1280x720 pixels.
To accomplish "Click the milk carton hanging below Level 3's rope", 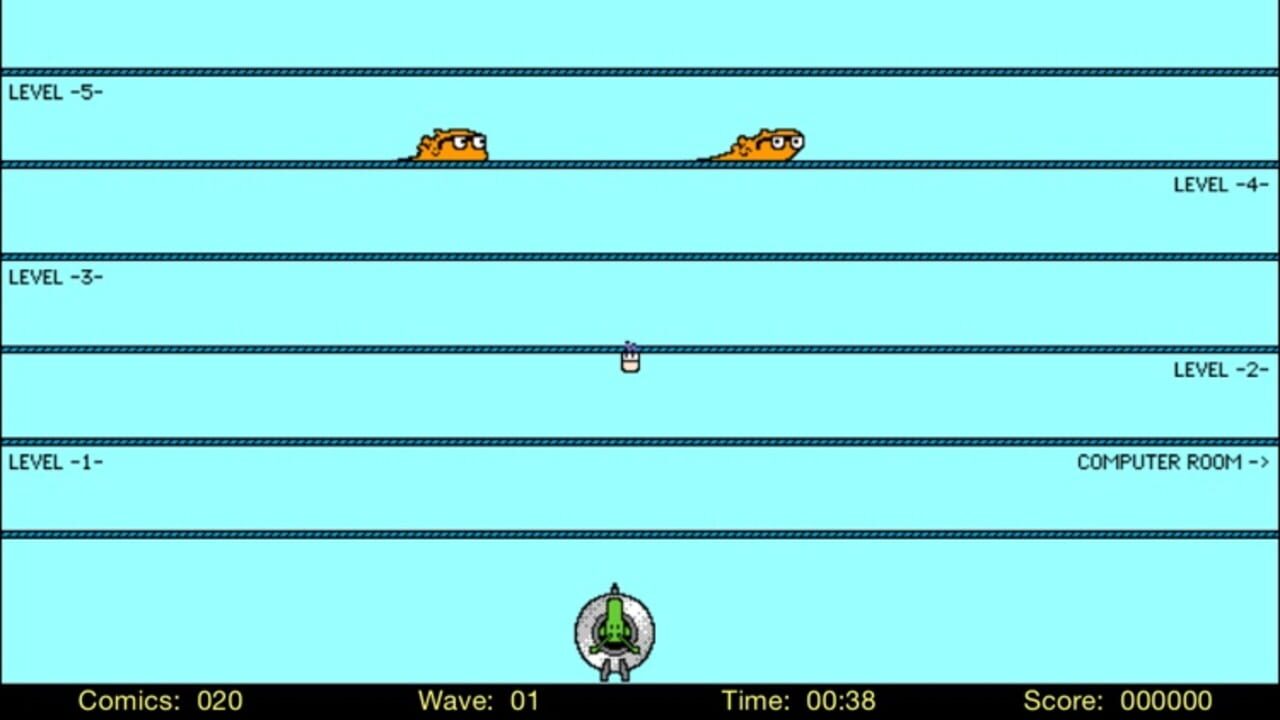I will [629, 362].
